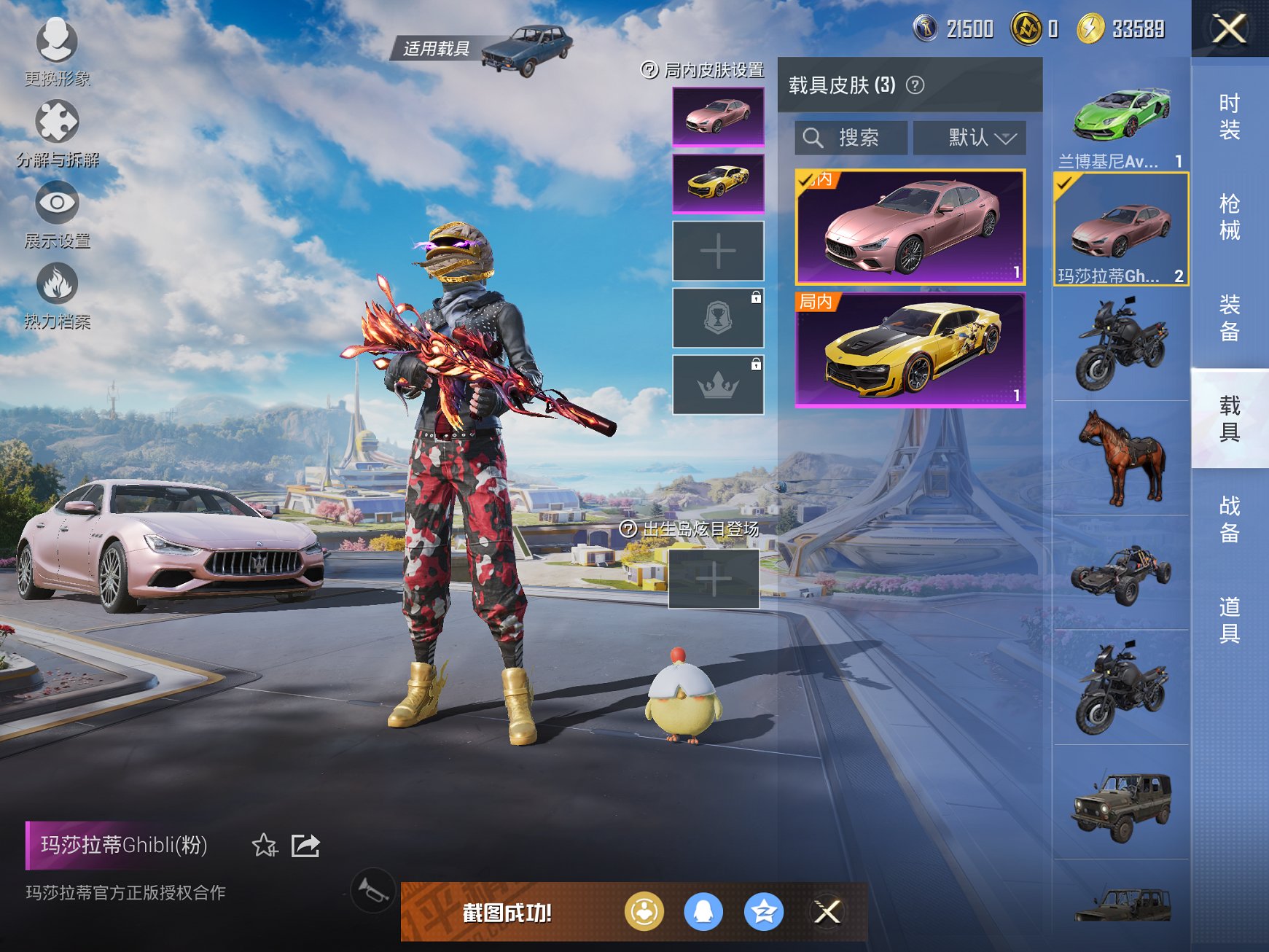
Task: Switch to the 时装 tab
Action: [x=1228, y=117]
